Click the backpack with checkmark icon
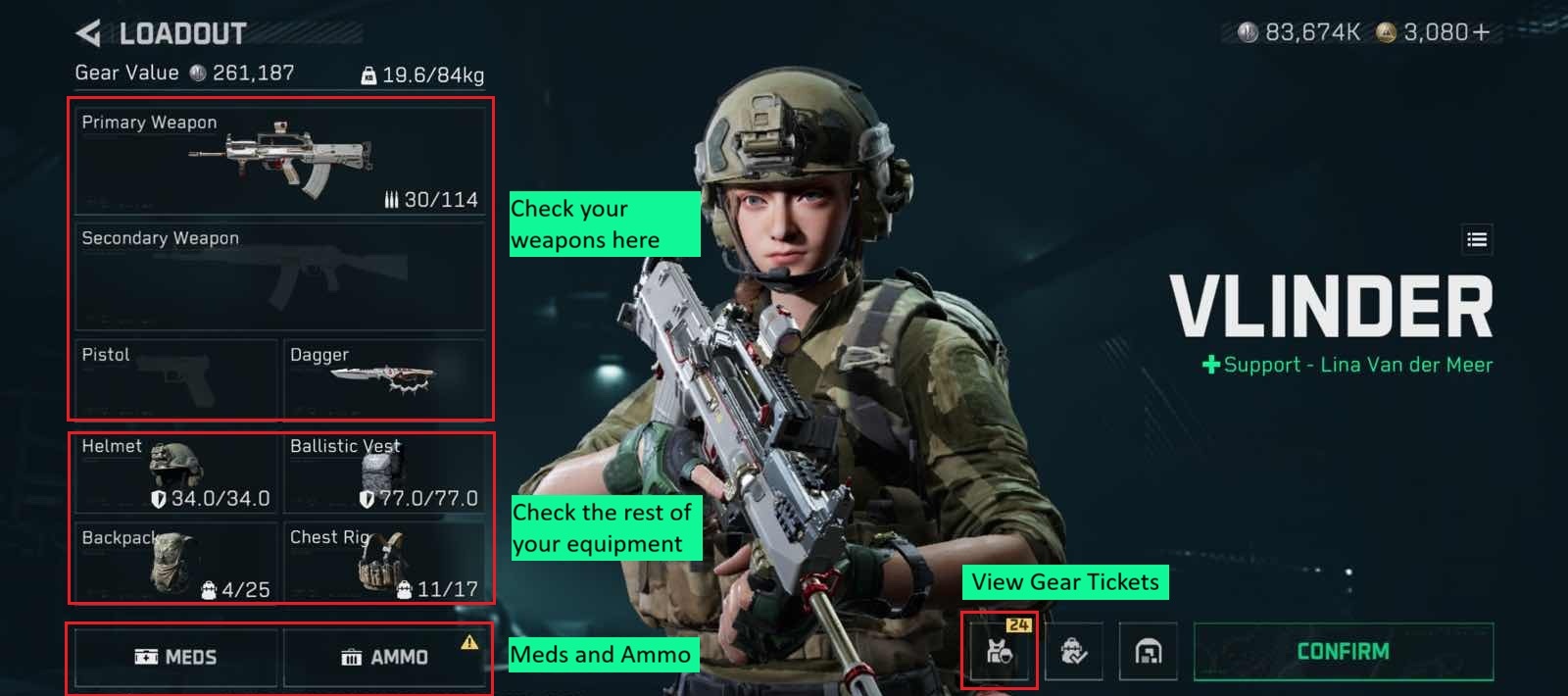 pyautogui.click(x=1074, y=651)
